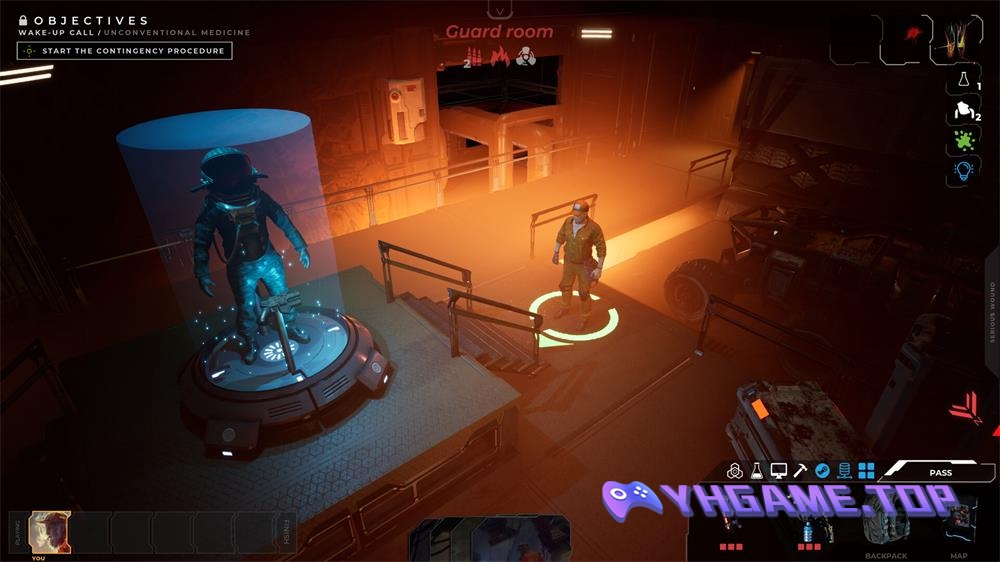Select your character portrait in turn order

tap(49, 531)
